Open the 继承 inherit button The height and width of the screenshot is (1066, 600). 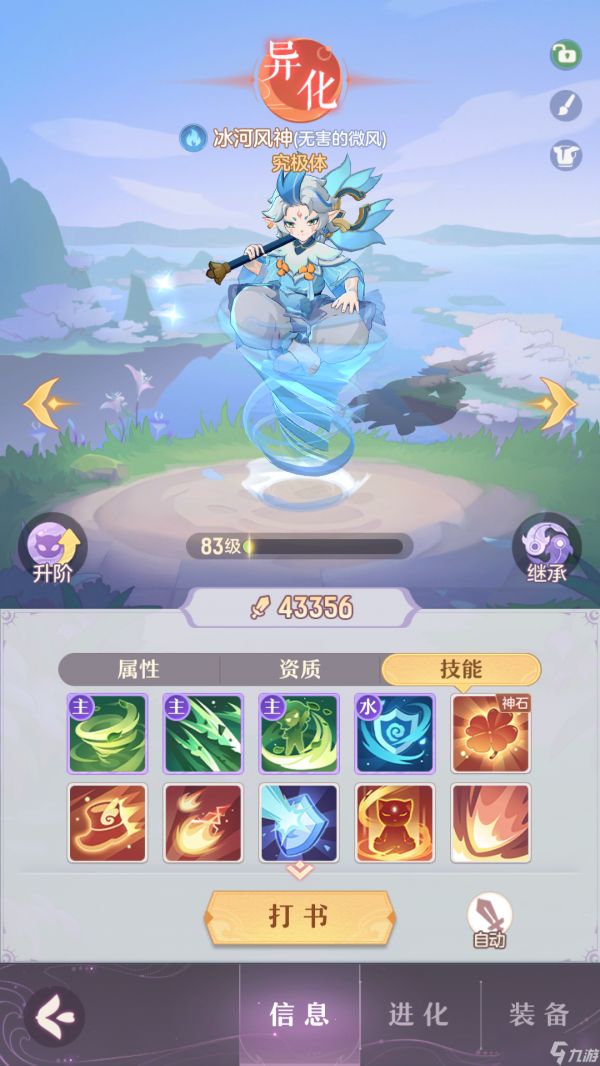click(547, 549)
